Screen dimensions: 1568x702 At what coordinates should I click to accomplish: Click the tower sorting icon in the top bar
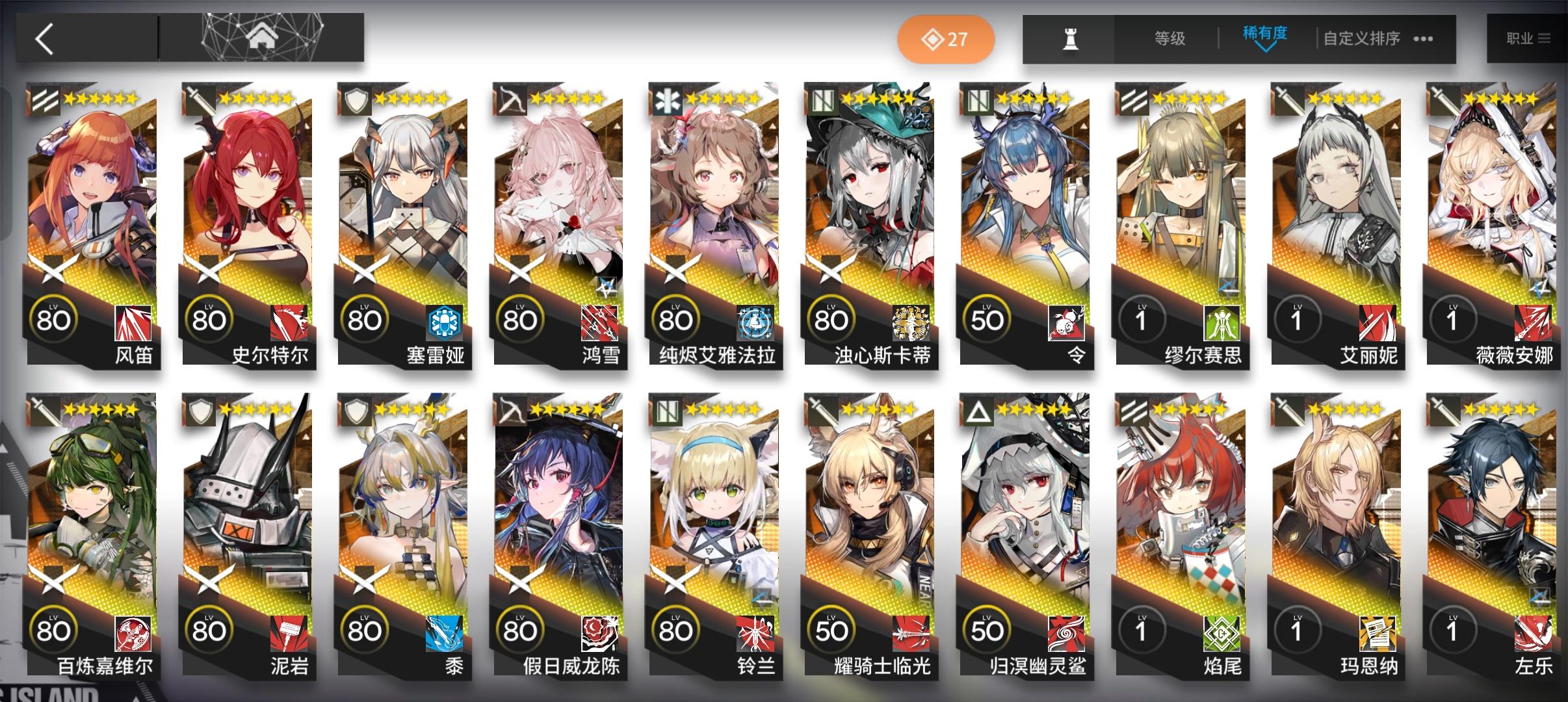(x=1071, y=39)
